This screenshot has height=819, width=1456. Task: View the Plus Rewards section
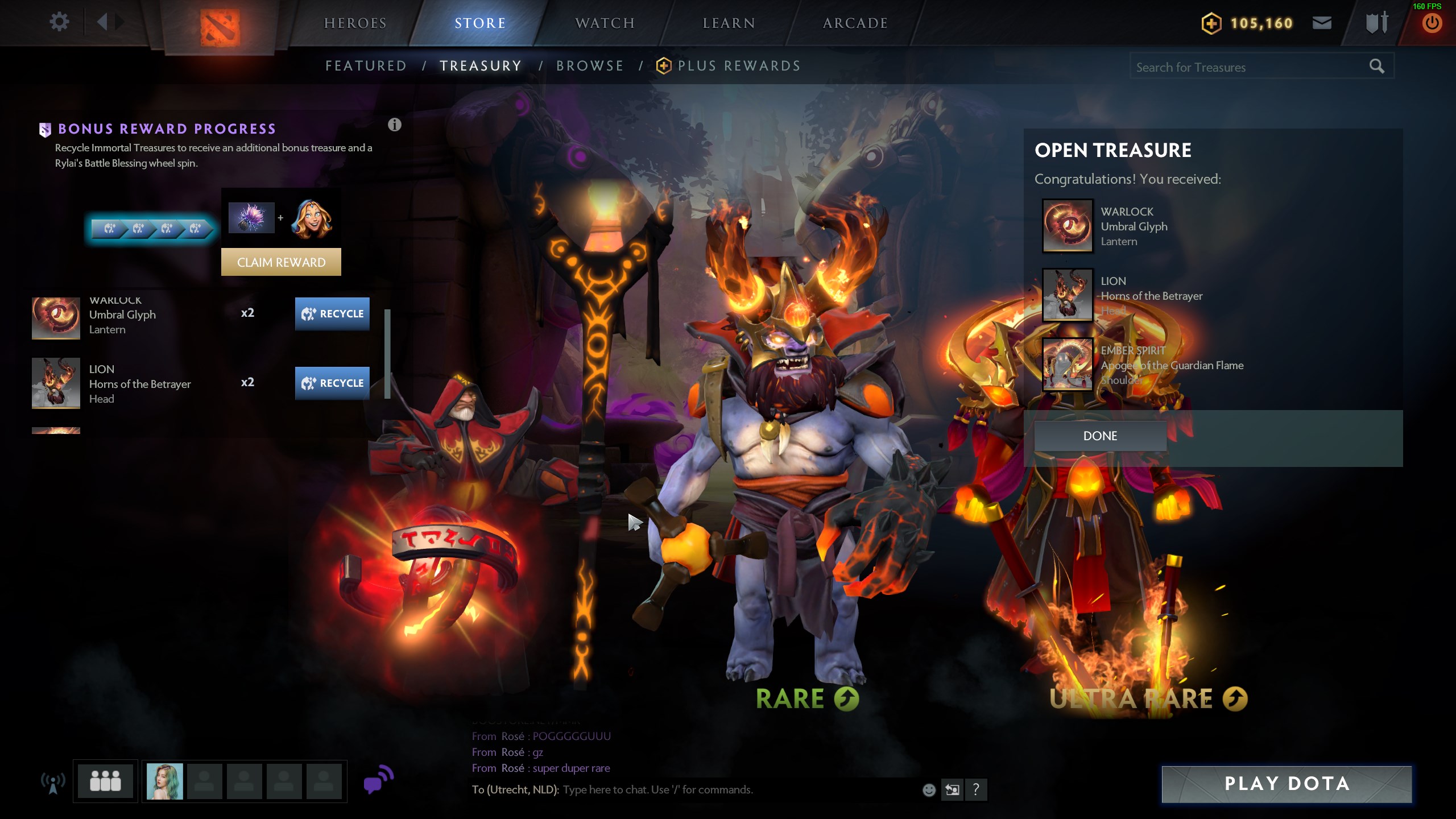(738, 66)
